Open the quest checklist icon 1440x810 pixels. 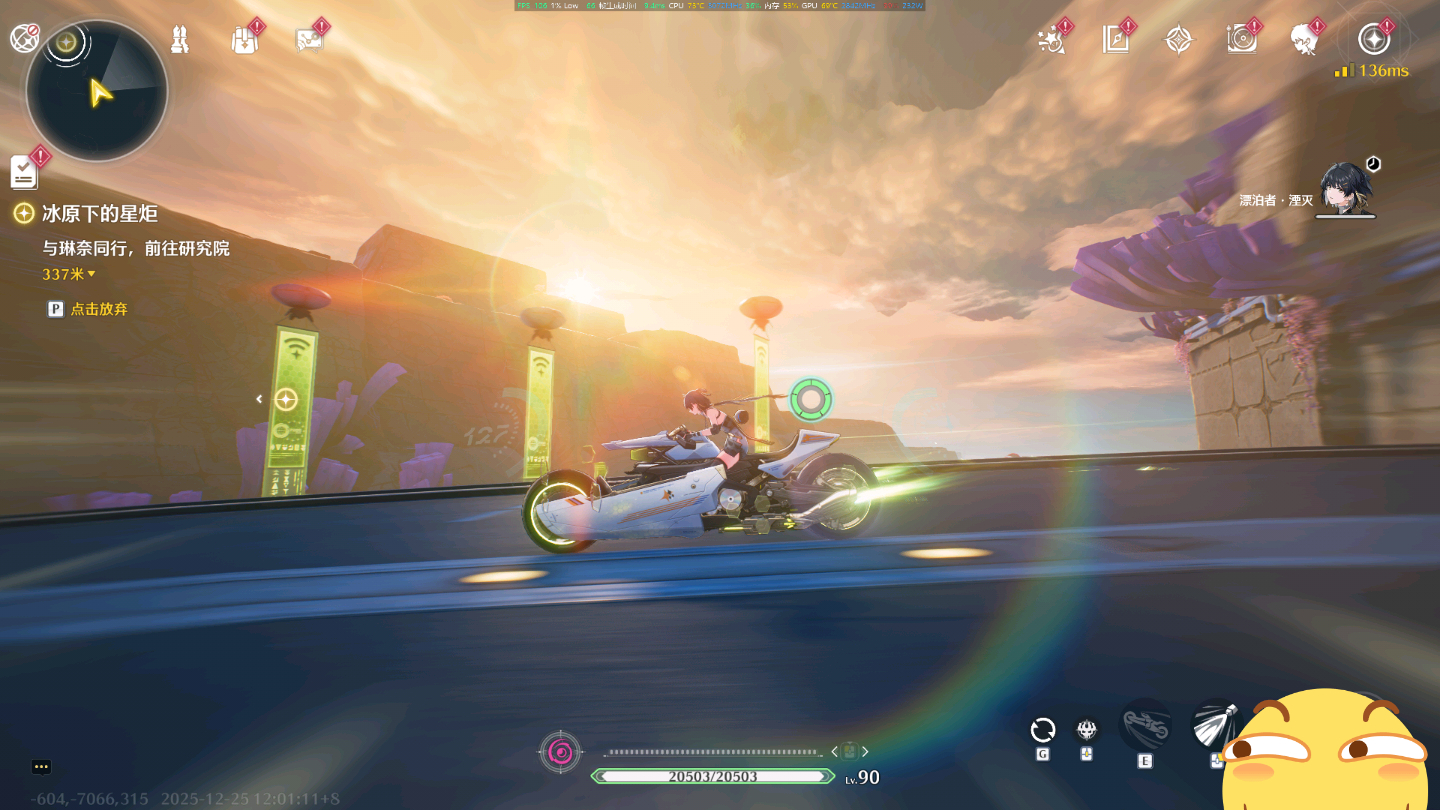(25, 172)
